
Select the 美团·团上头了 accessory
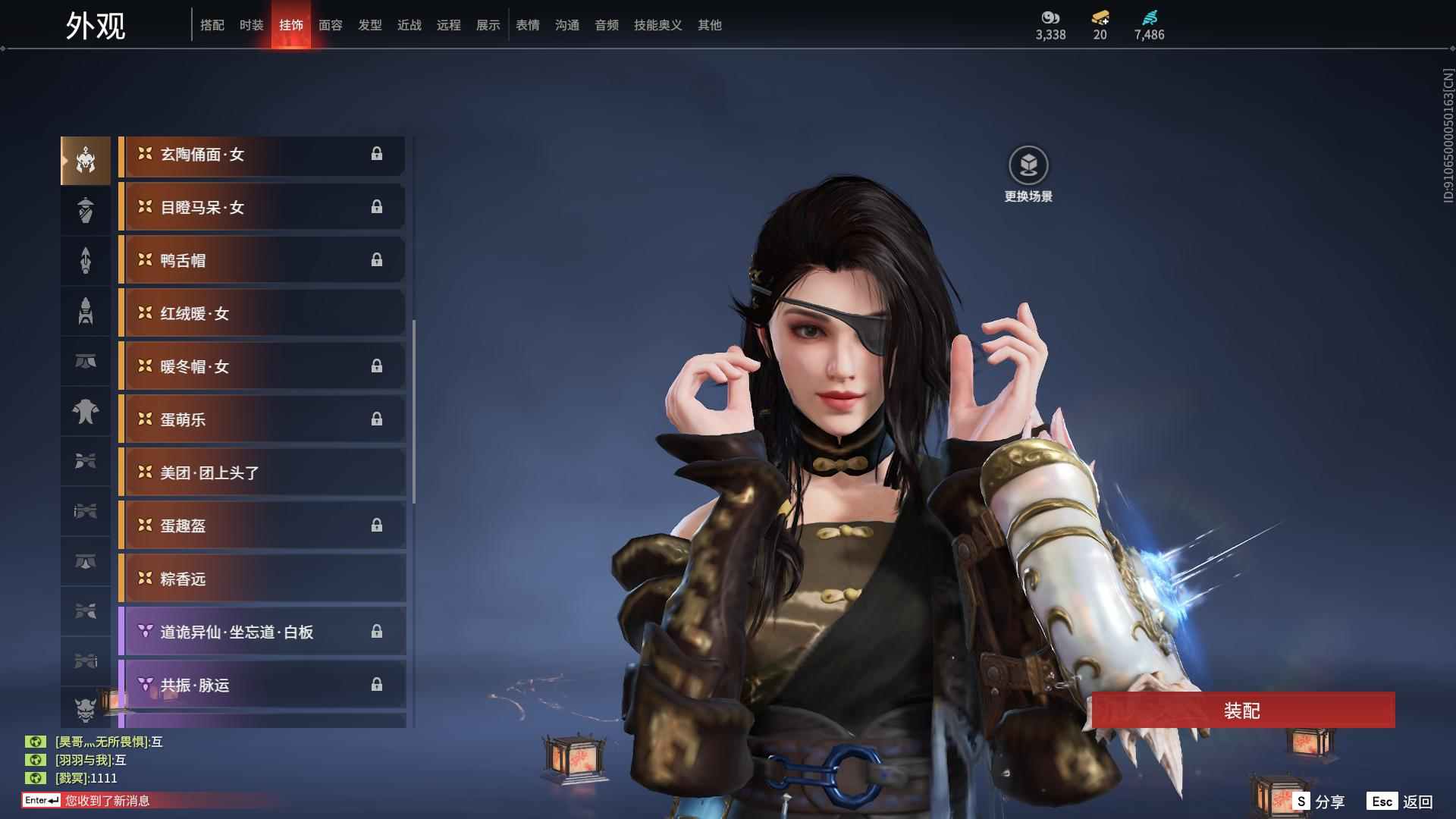pyautogui.click(x=262, y=472)
